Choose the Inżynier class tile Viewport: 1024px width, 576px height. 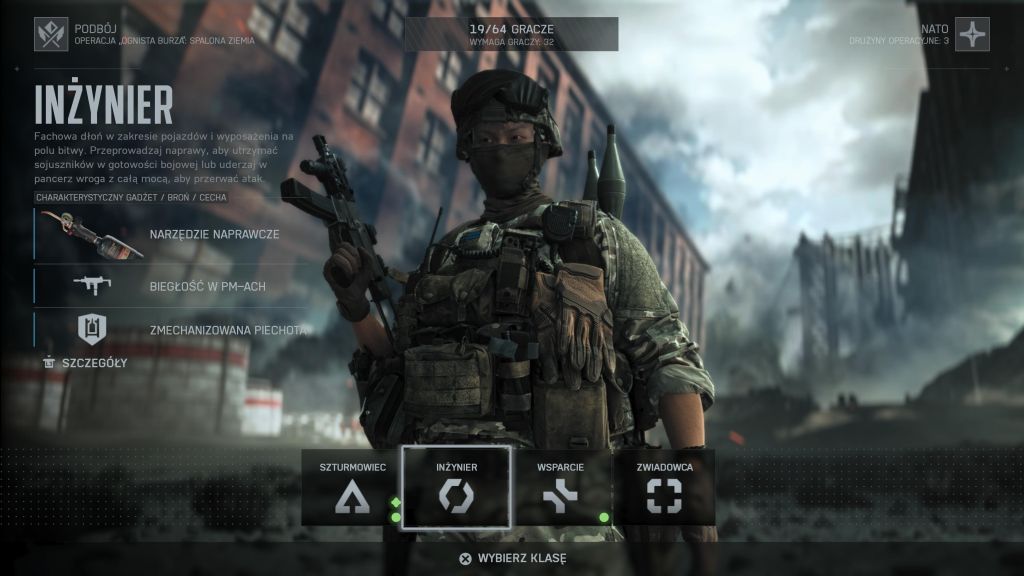456,487
